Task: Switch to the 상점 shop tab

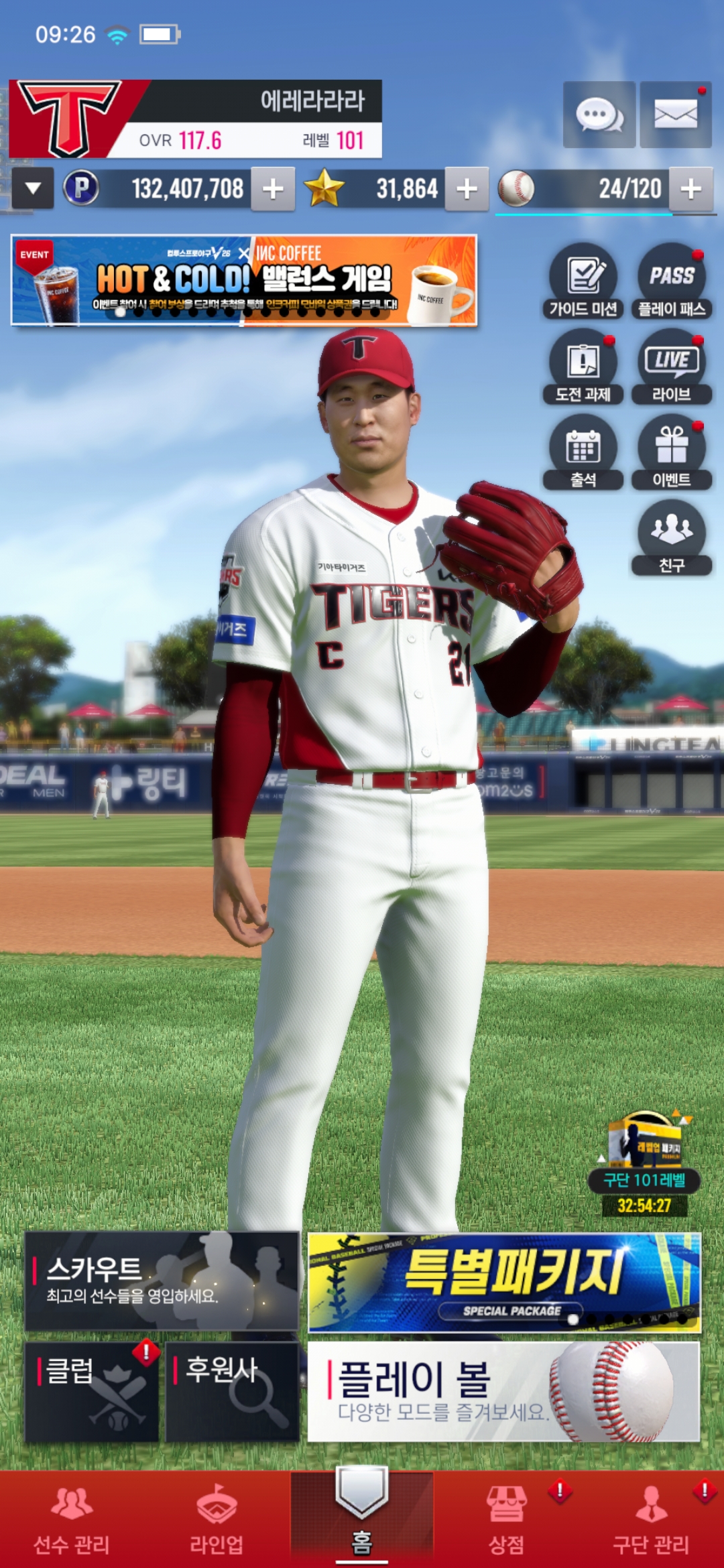Action: [x=506, y=1521]
